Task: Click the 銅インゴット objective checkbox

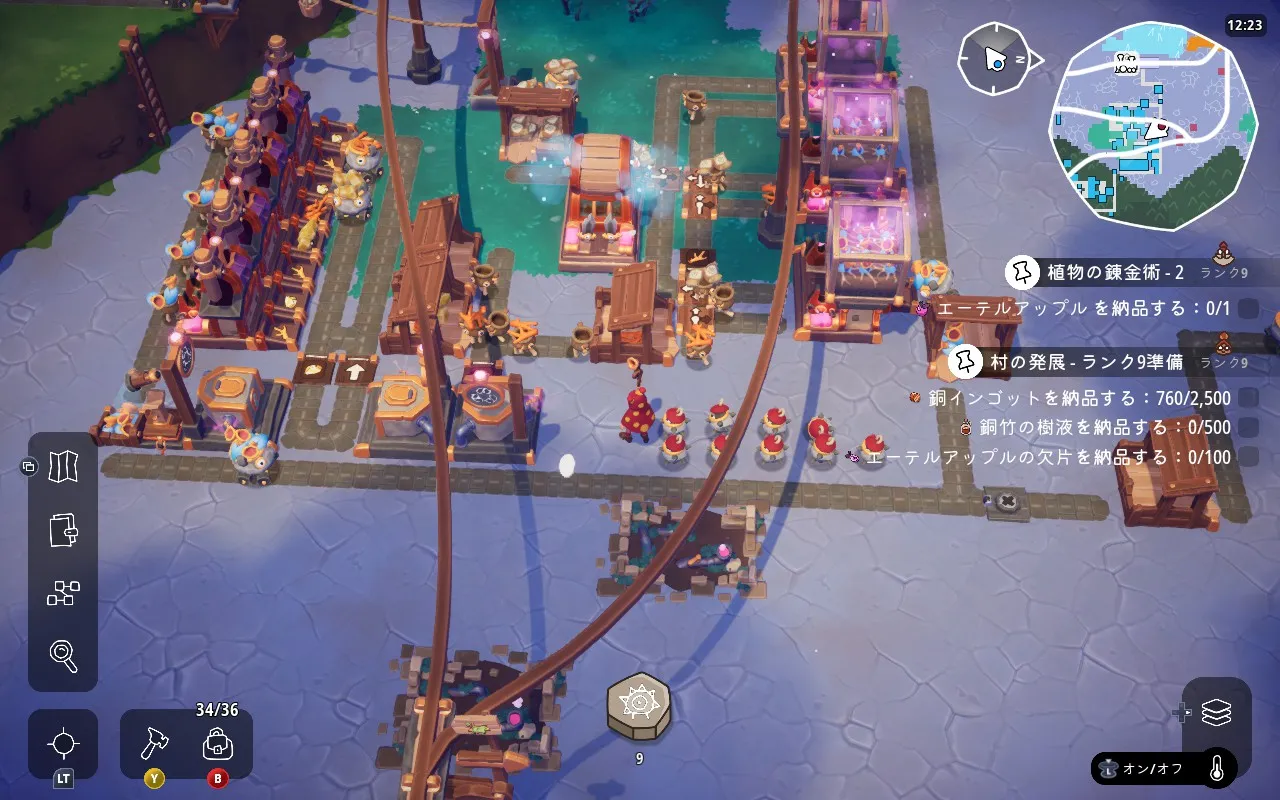Action: (x=1248, y=398)
